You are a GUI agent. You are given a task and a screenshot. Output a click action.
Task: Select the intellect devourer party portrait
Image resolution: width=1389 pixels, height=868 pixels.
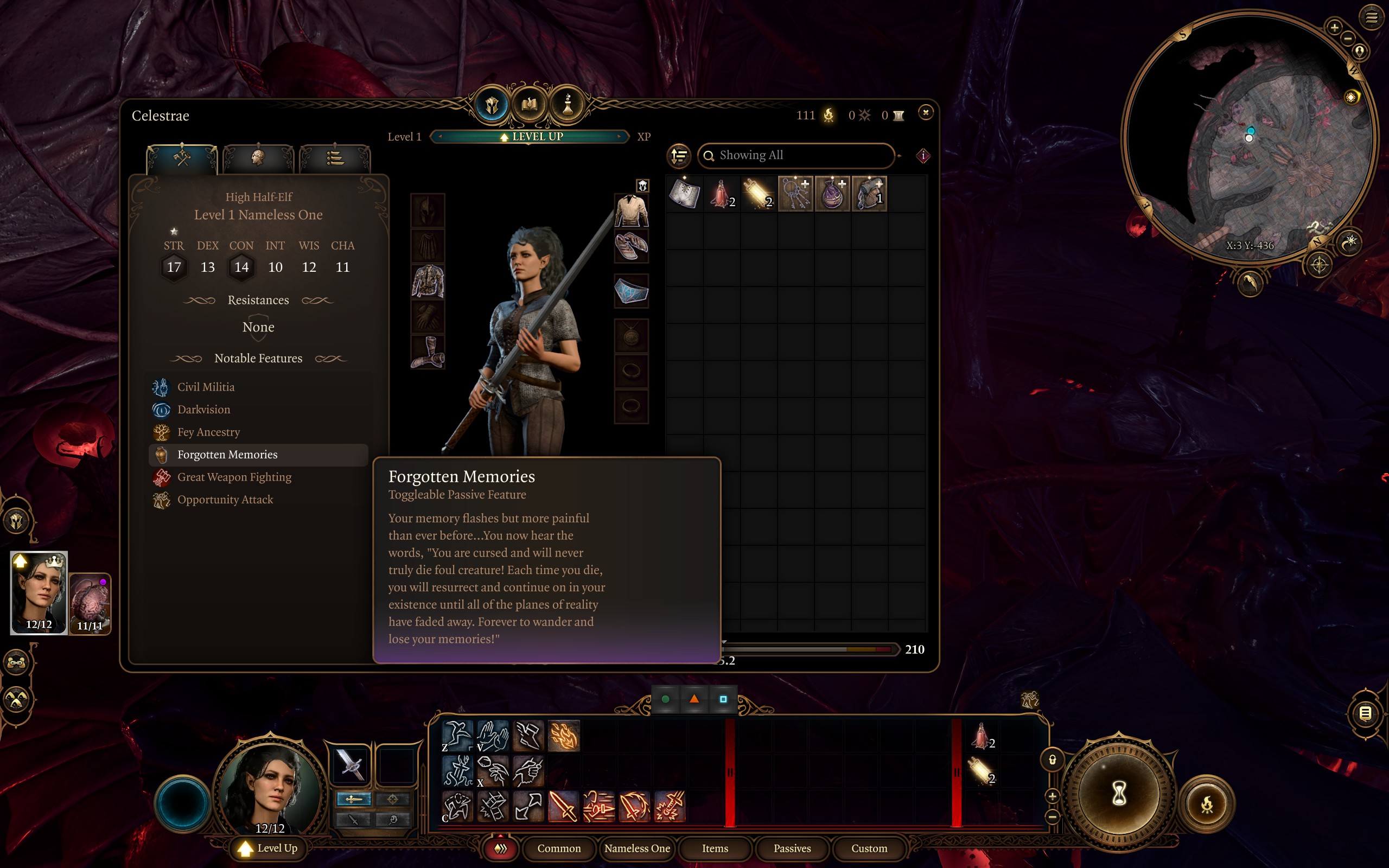[x=90, y=603]
